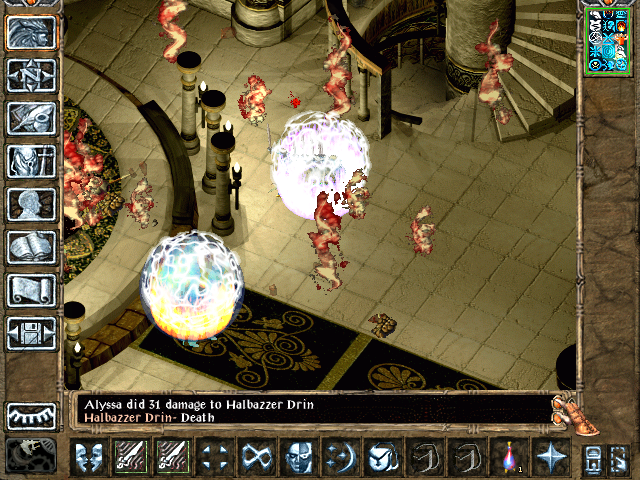
Task: Open the mage spellbook
Action: [x=31, y=247]
